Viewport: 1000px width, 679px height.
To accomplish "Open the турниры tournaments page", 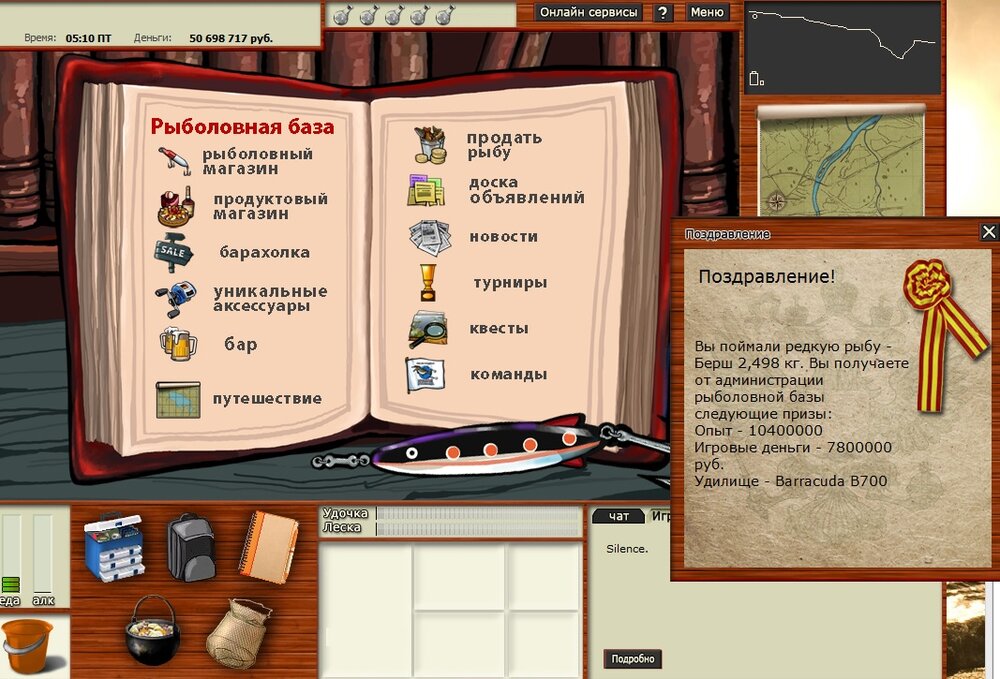I will [509, 283].
